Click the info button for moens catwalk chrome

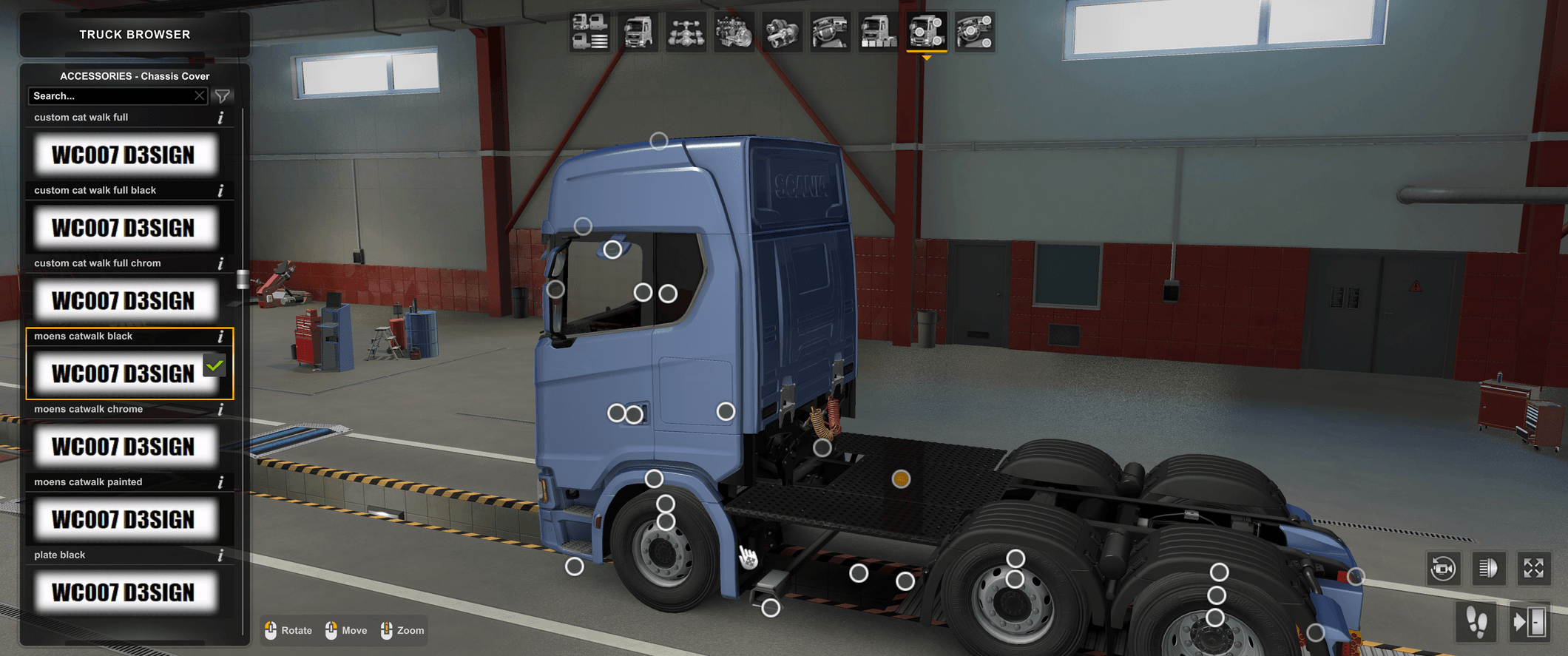[220, 409]
